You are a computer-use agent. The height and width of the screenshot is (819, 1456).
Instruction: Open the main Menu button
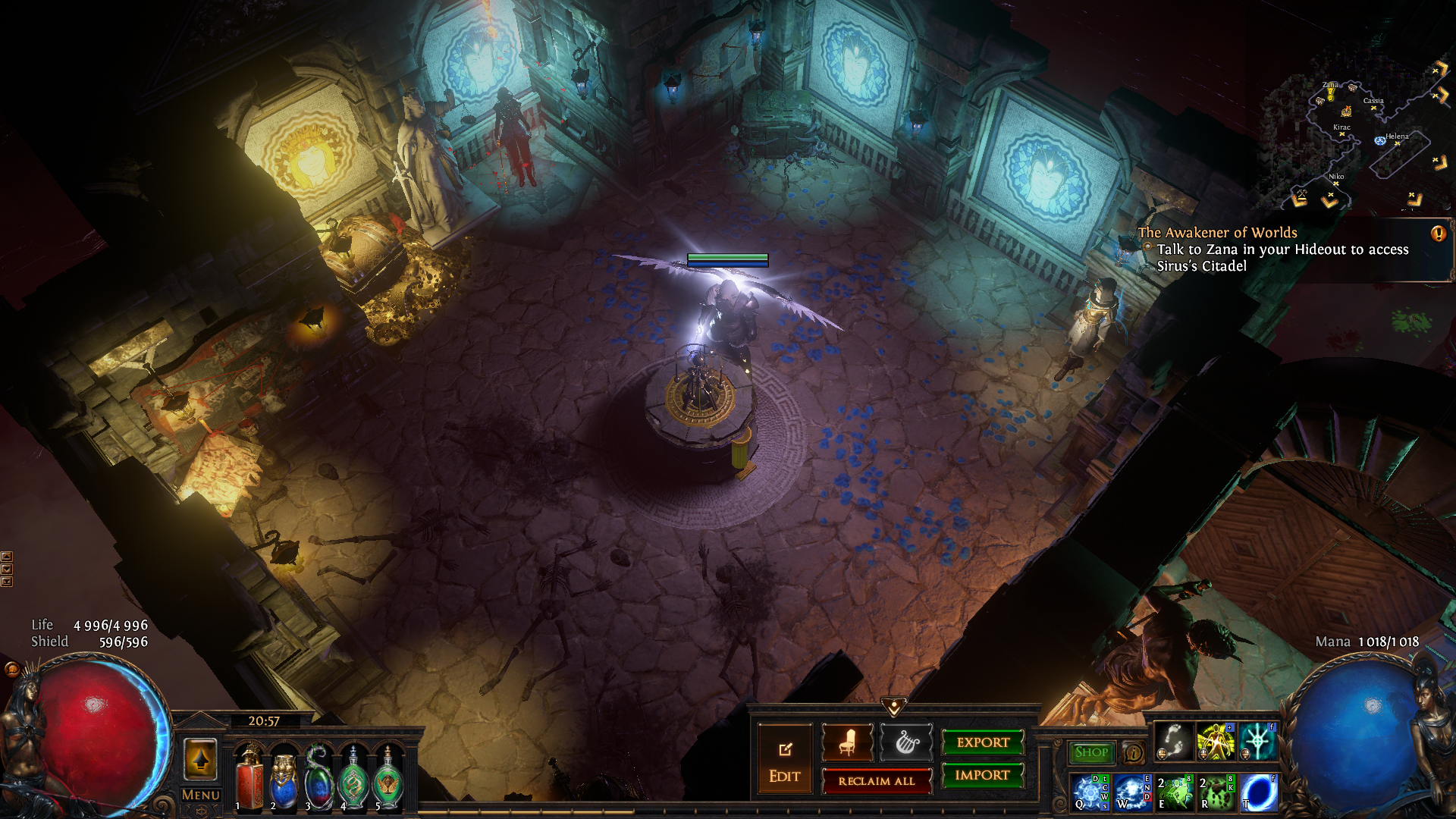(200, 795)
